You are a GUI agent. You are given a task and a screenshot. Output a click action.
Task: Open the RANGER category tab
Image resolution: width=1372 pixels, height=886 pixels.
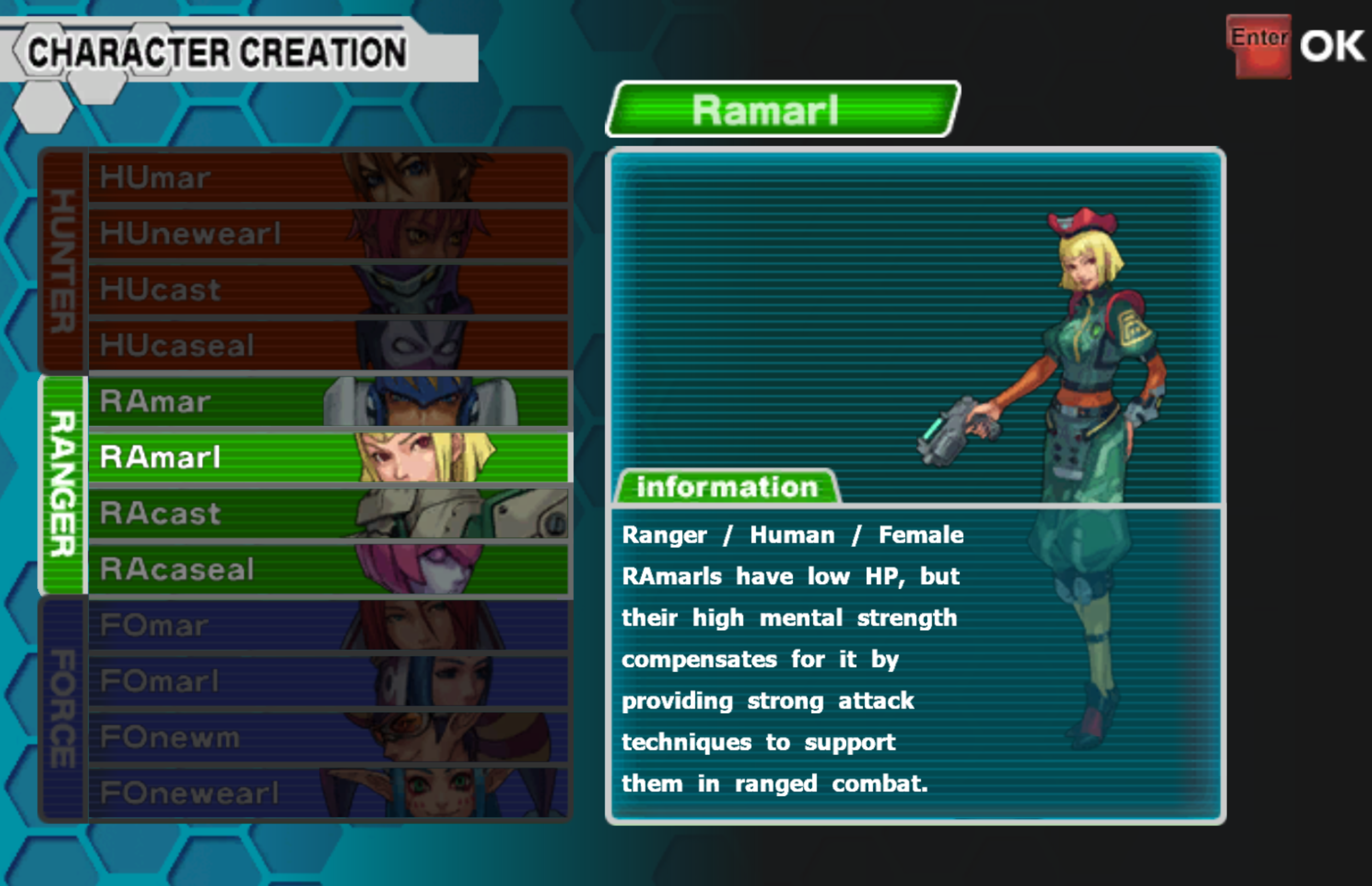pos(63,484)
